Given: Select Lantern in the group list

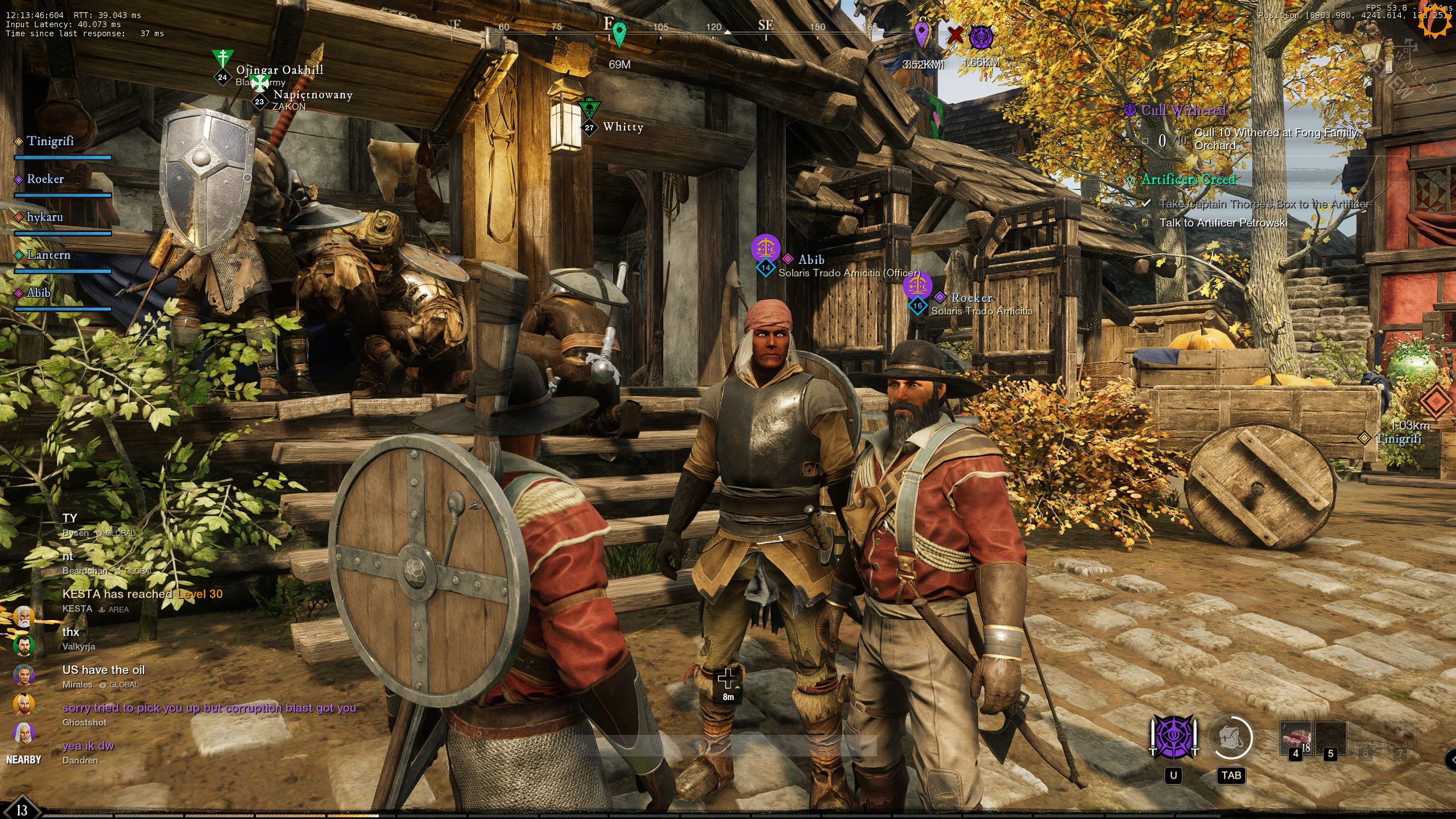Looking at the screenshot, I should tap(48, 255).
